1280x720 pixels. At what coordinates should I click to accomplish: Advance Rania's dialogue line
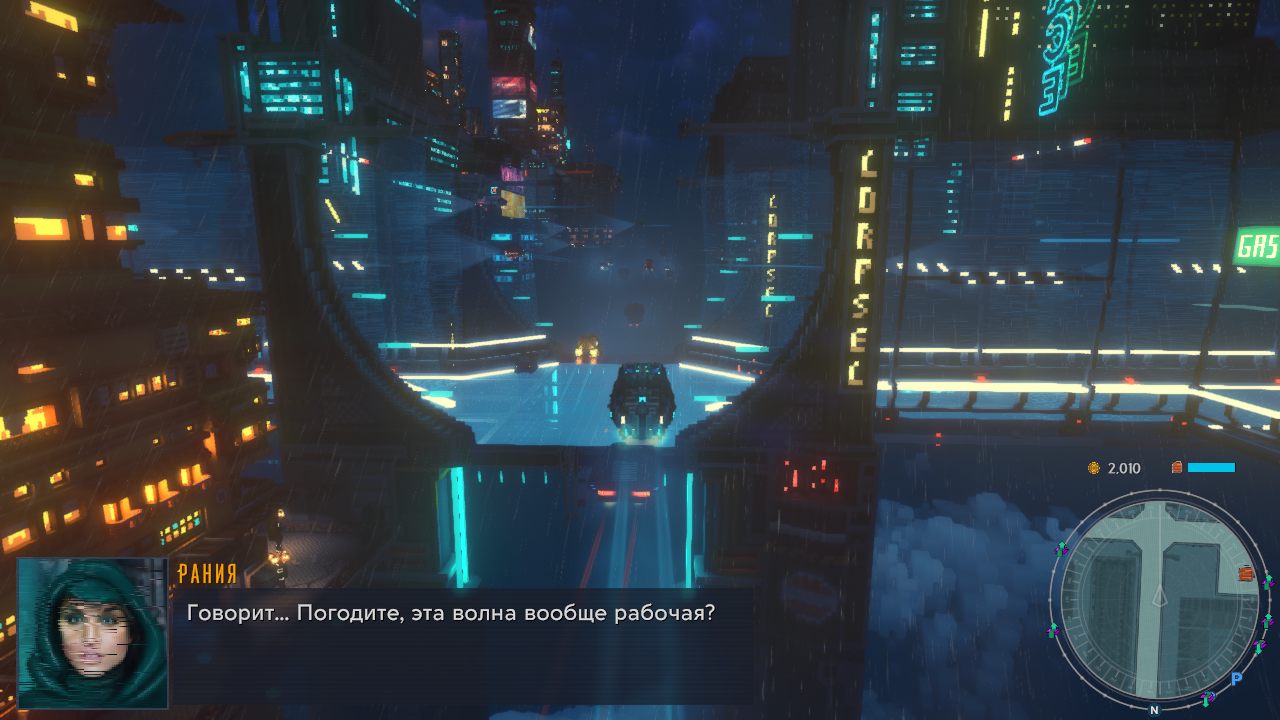coord(451,612)
